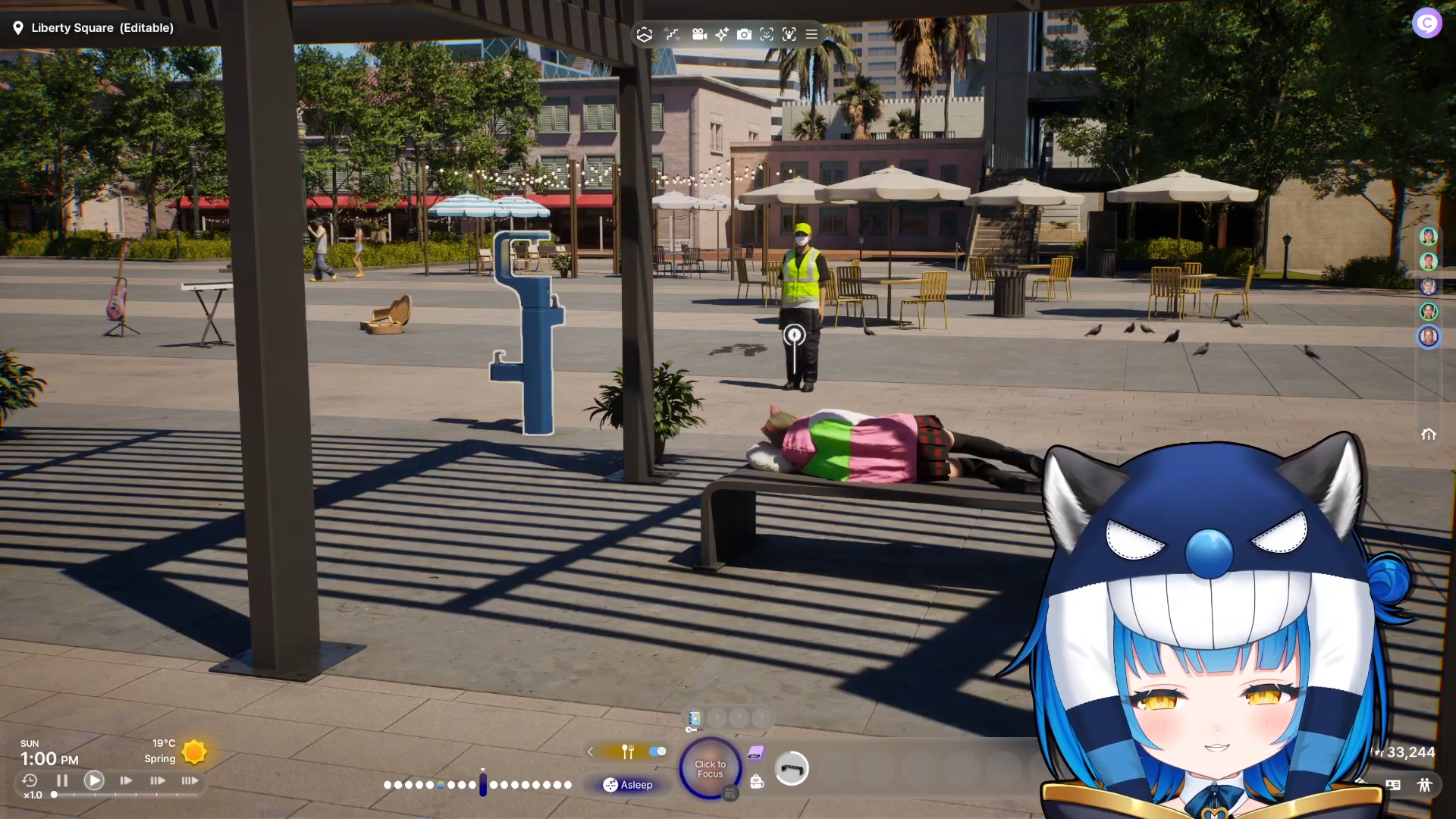The width and height of the screenshot is (1456, 819).
Task: Open the backpack inventory
Action: click(757, 782)
